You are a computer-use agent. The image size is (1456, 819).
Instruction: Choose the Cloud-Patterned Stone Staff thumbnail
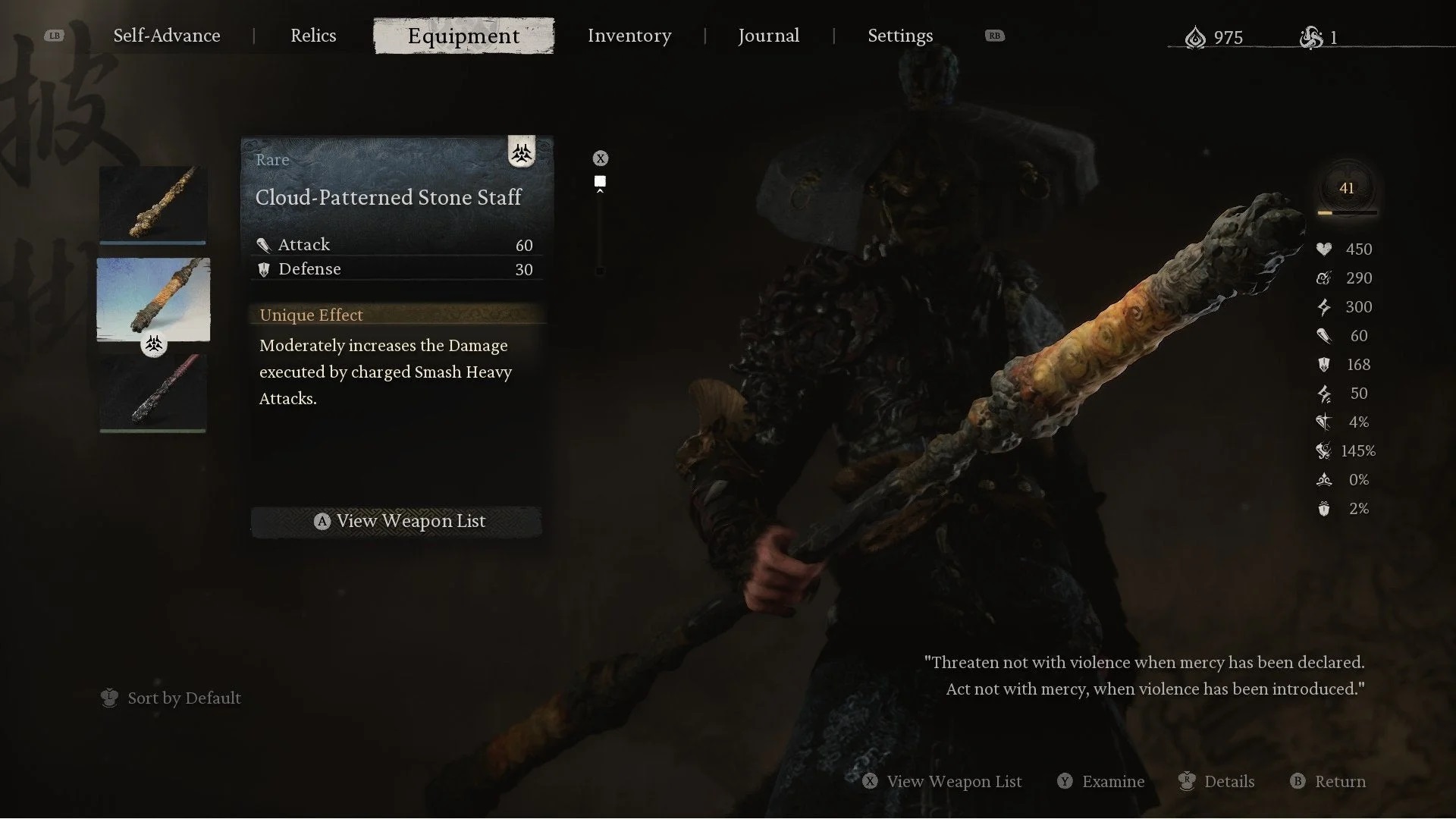coord(153,299)
